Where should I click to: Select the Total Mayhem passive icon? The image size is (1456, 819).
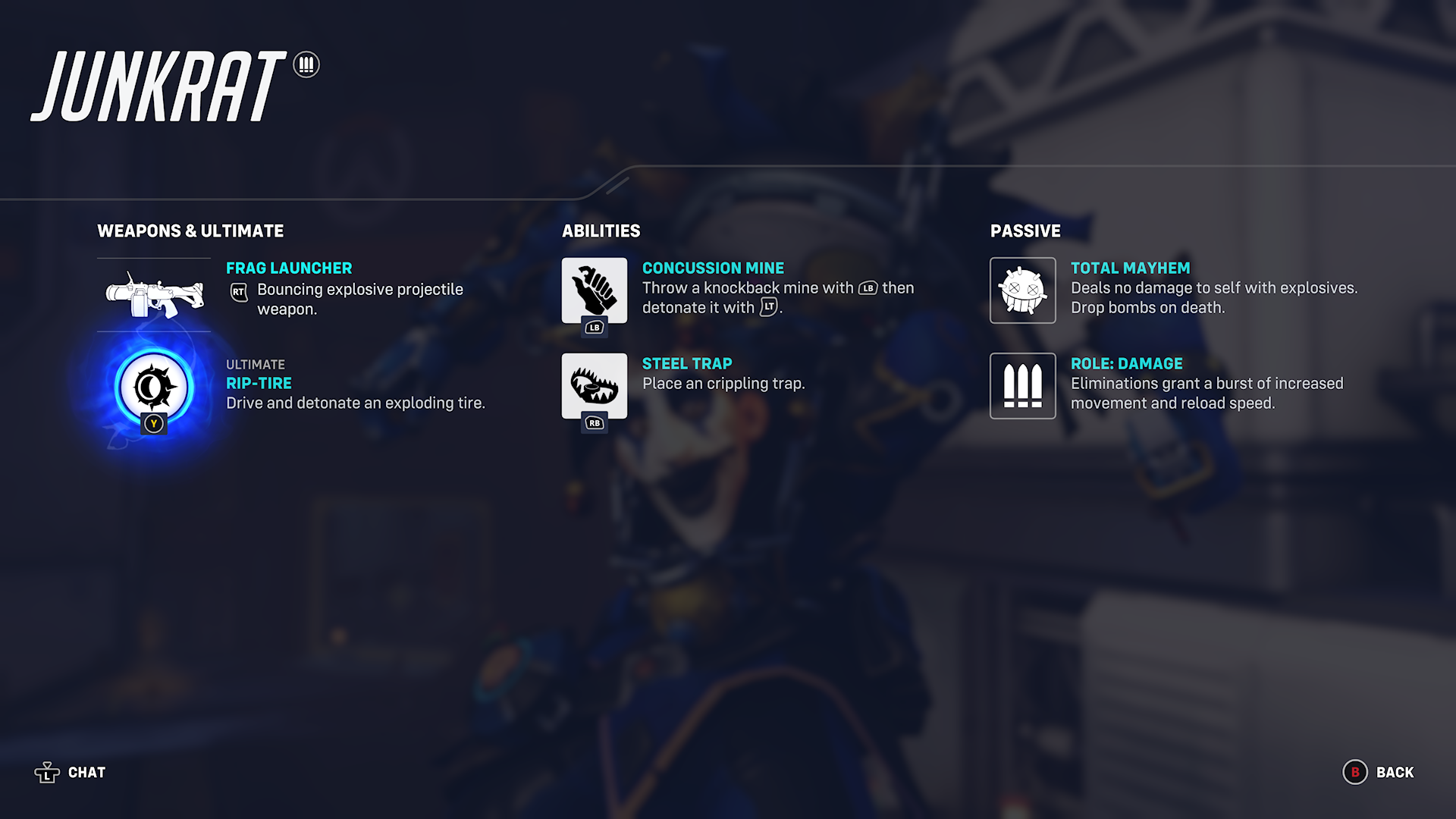(x=1023, y=290)
